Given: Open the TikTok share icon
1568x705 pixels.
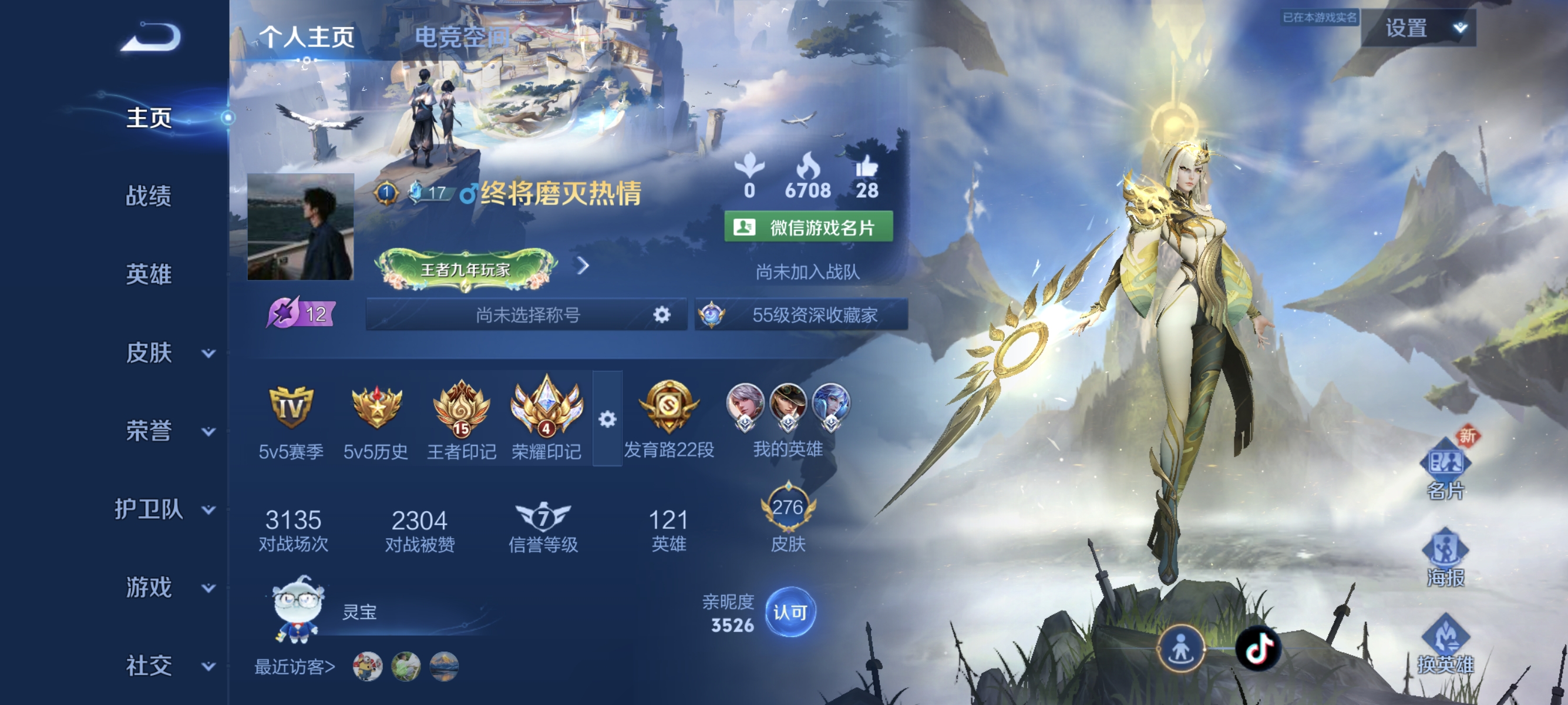Looking at the screenshot, I should pyautogui.click(x=1258, y=648).
